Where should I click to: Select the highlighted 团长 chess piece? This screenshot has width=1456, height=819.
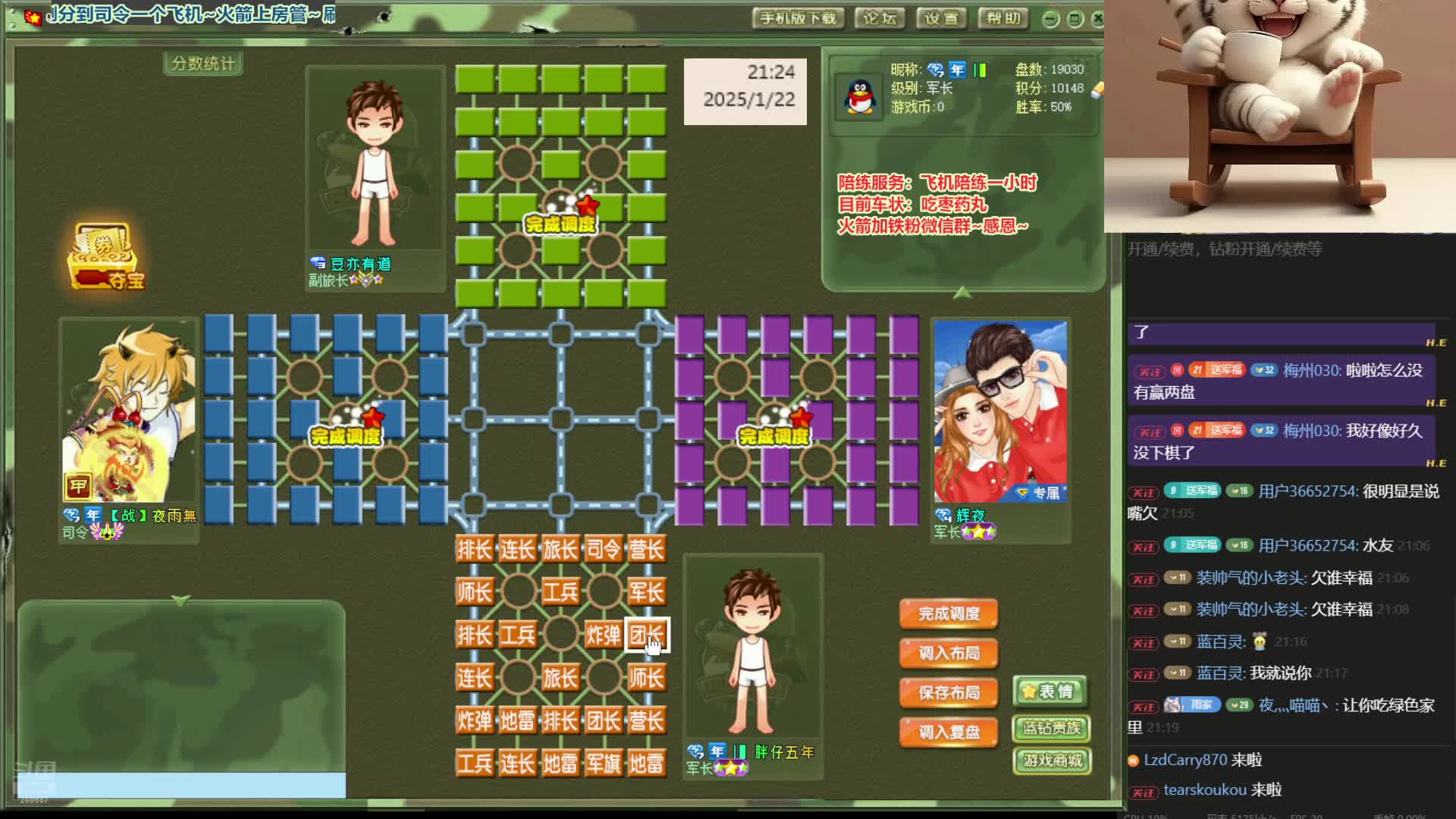[648, 635]
